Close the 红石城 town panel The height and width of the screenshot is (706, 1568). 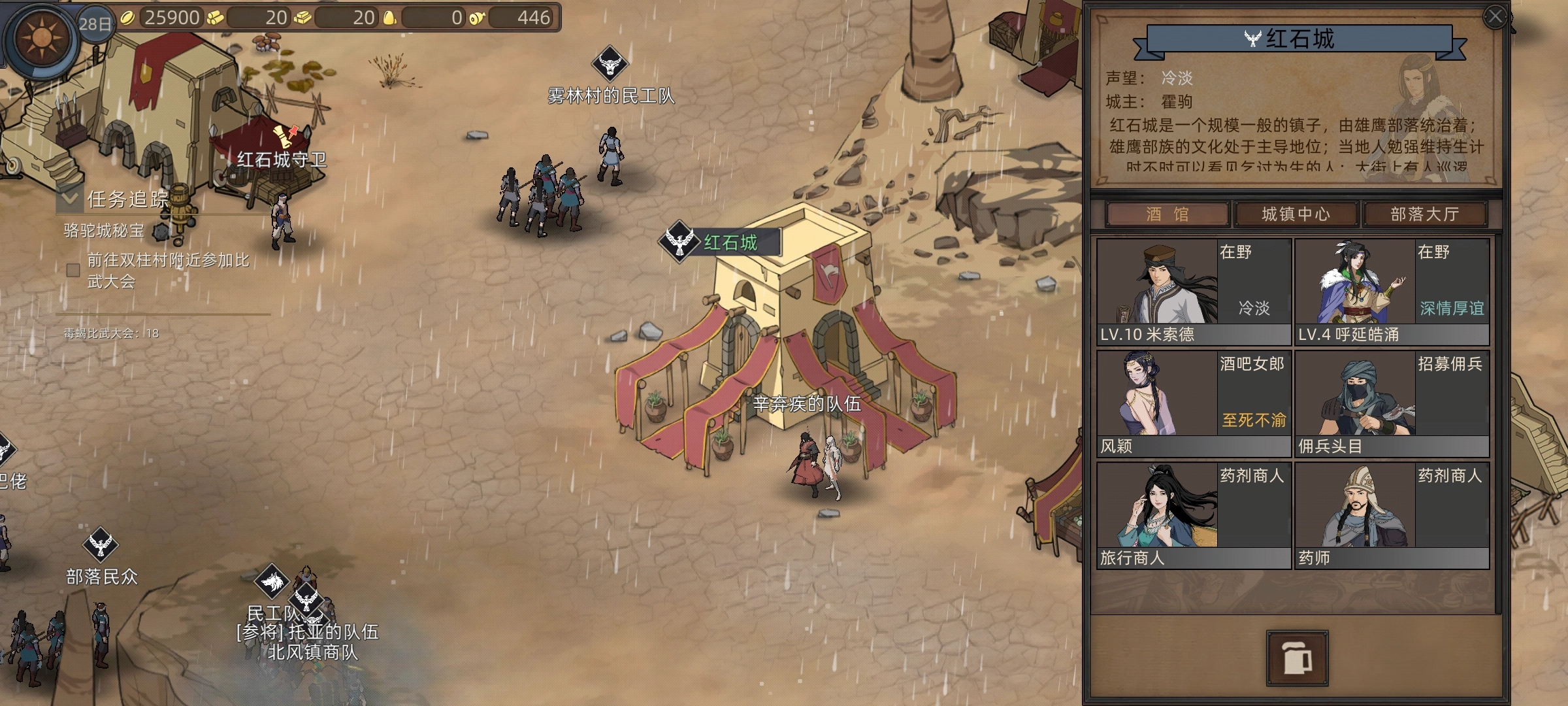click(1495, 17)
